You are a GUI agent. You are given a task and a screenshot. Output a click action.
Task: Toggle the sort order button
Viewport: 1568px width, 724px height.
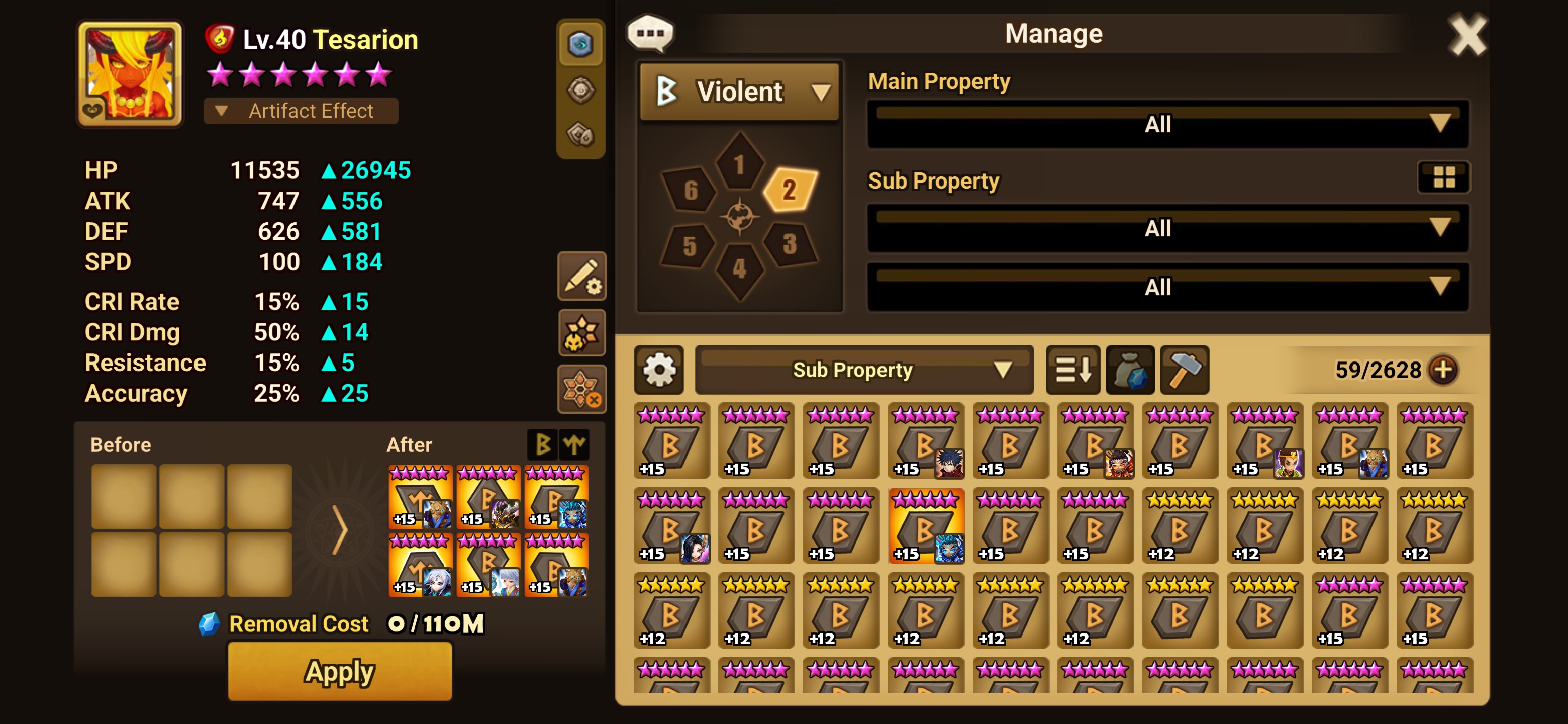pyautogui.click(x=1072, y=370)
